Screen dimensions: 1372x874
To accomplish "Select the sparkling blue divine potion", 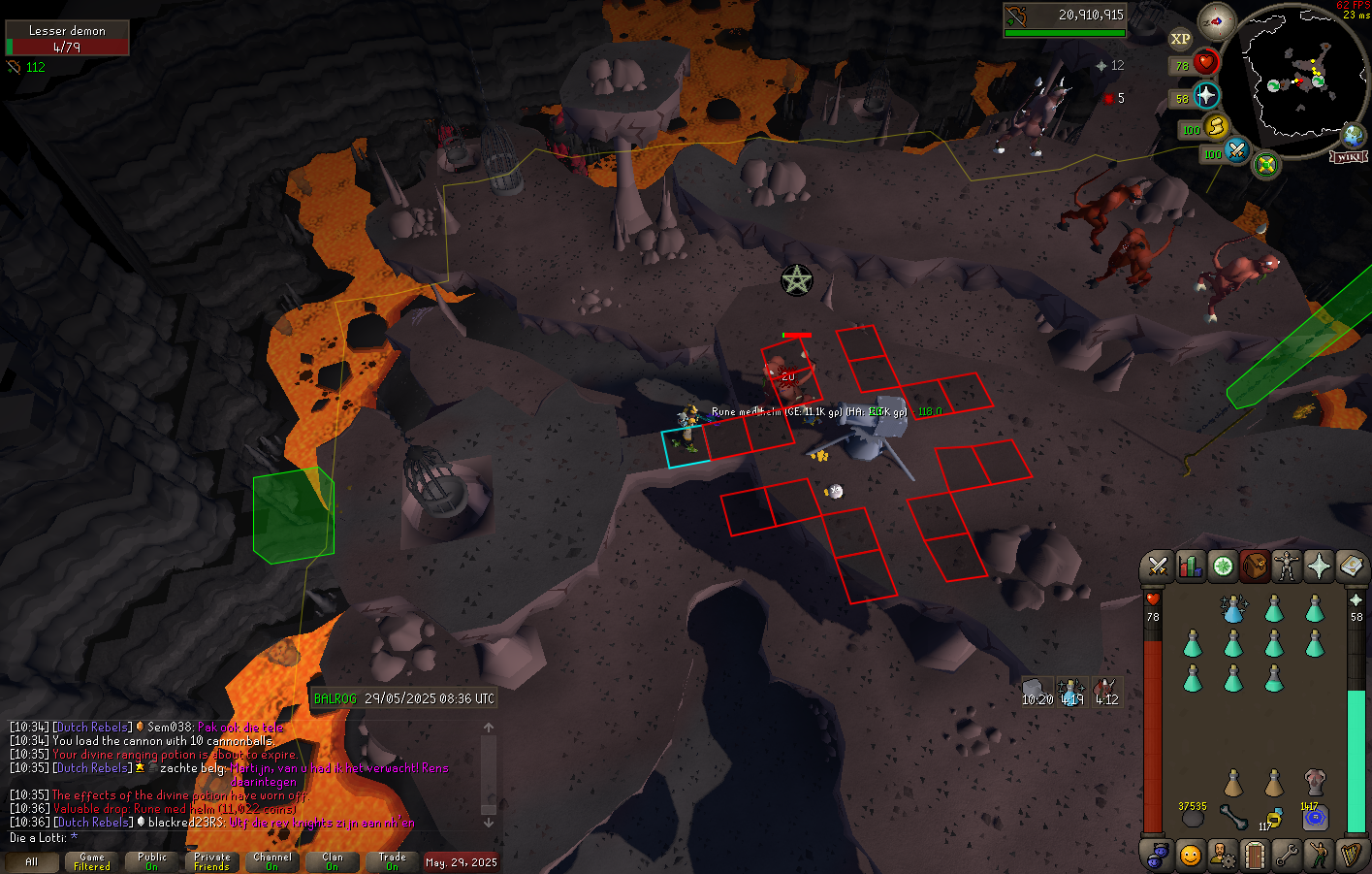I will (1233, 609).
